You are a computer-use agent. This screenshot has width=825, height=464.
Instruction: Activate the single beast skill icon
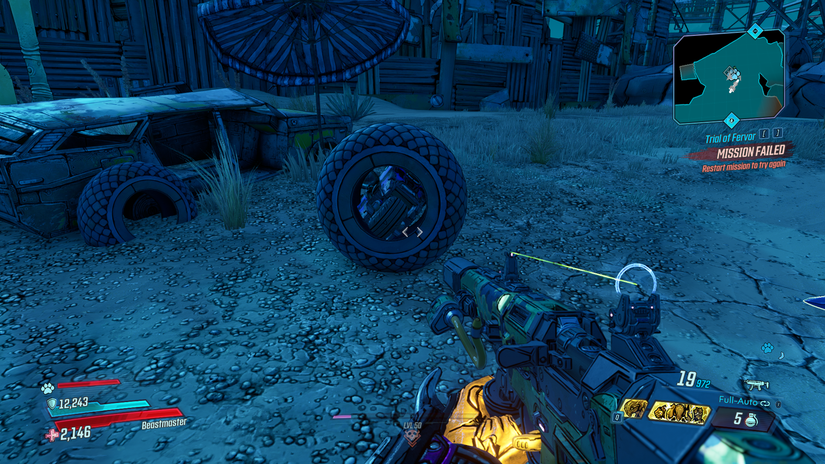point(634,408)
